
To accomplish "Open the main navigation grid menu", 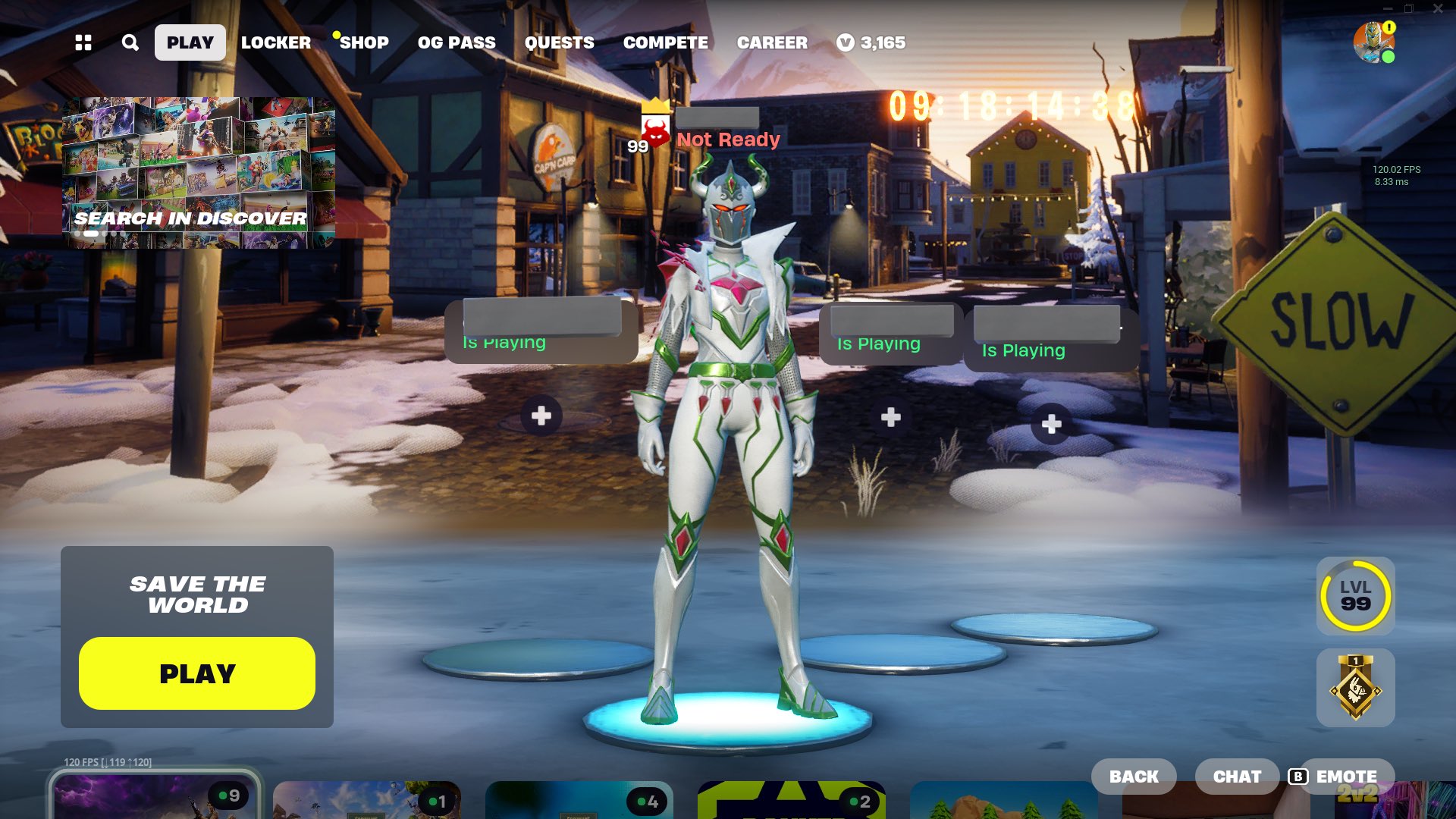I will (x=83, y=42).
